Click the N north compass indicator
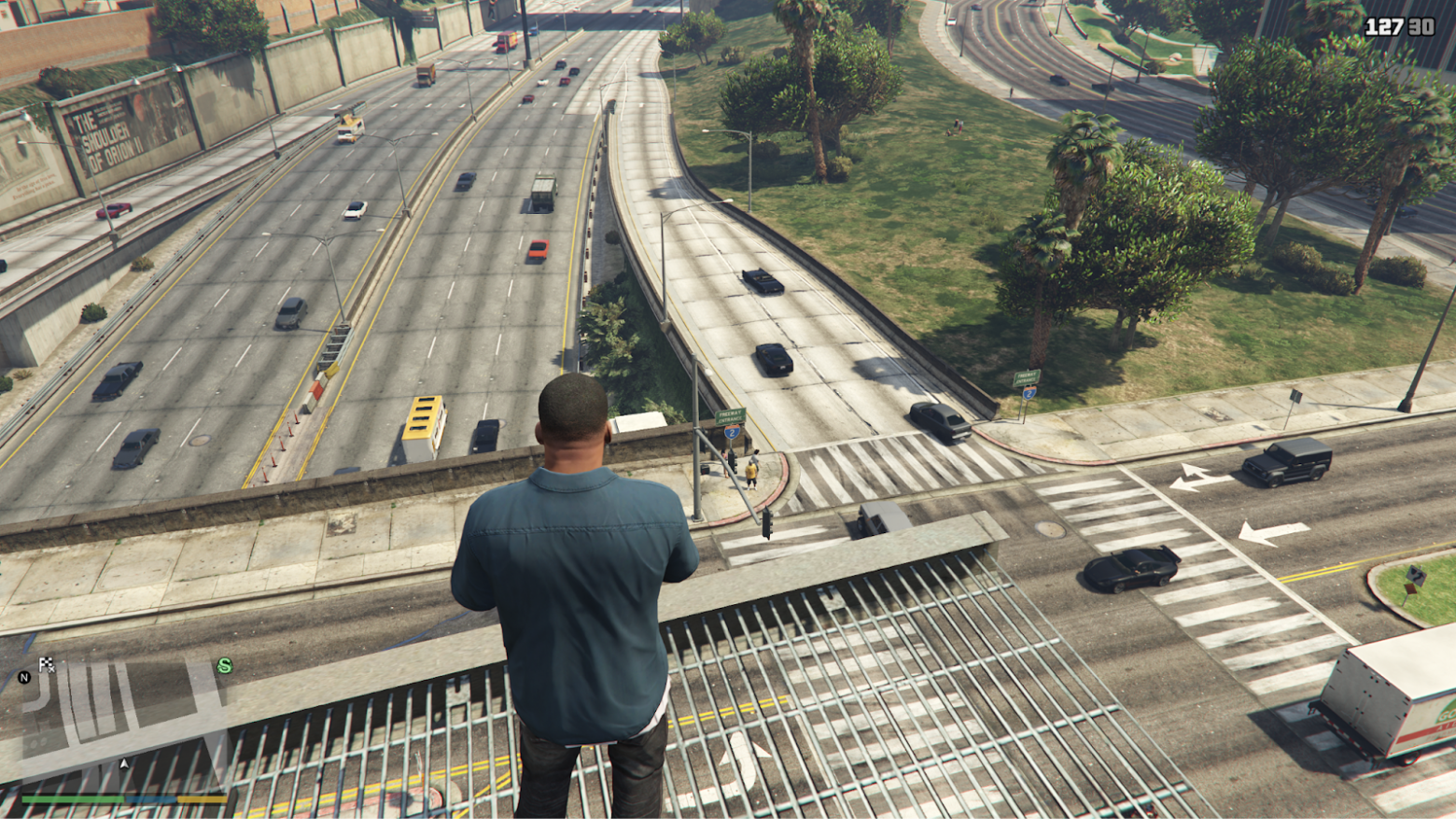The image size is (1456, 819). click(24, 678)
